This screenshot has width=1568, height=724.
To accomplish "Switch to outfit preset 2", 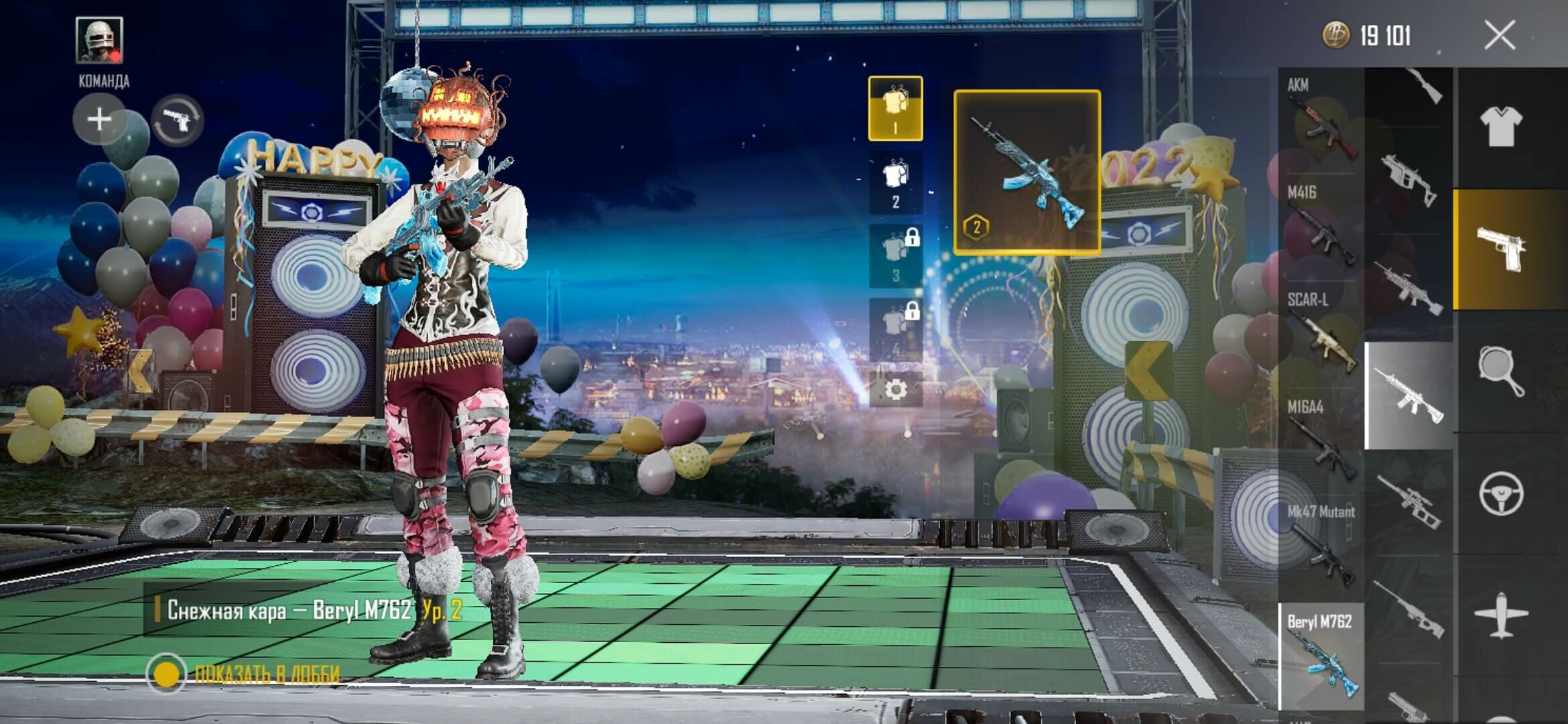I will 895,182.
